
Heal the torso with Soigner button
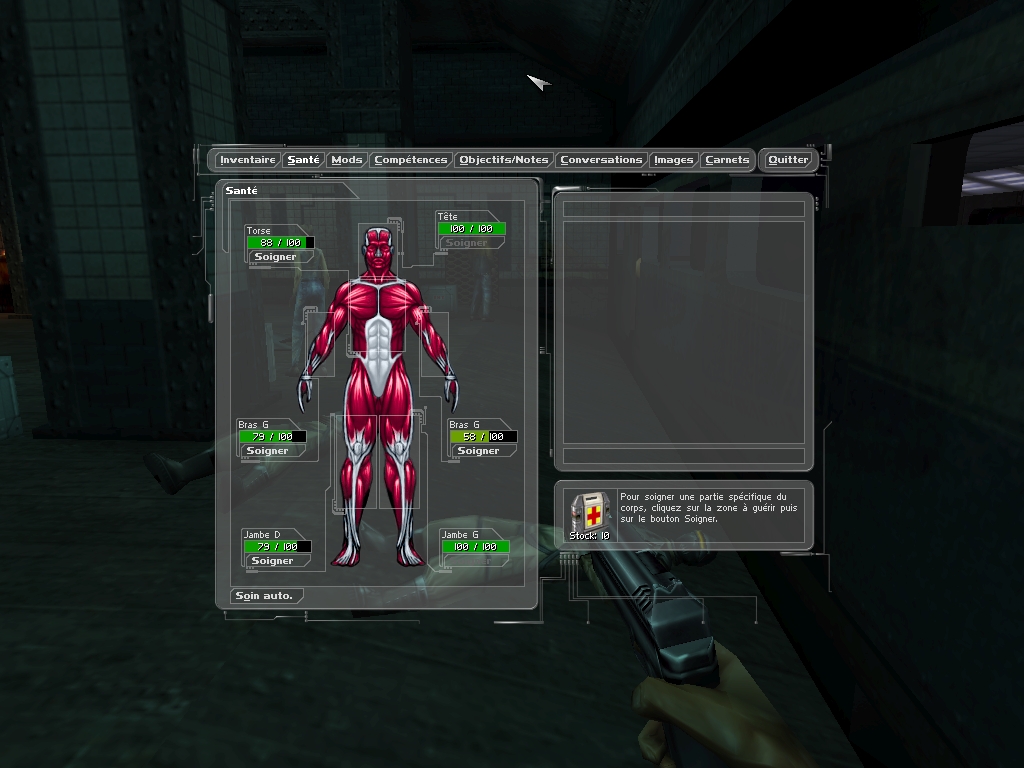point(275,257)
